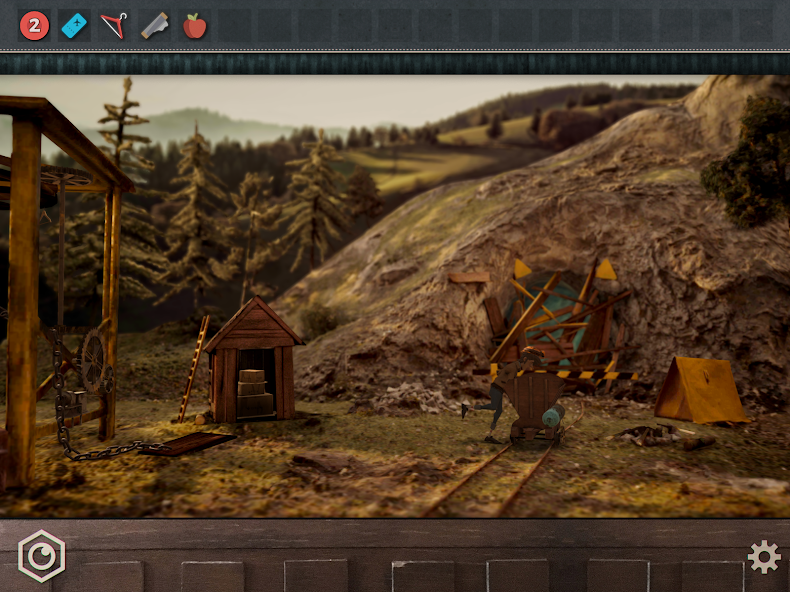Select the hand saw inventory item
Screen dimensions: 790x592
[x=155, y=26]
